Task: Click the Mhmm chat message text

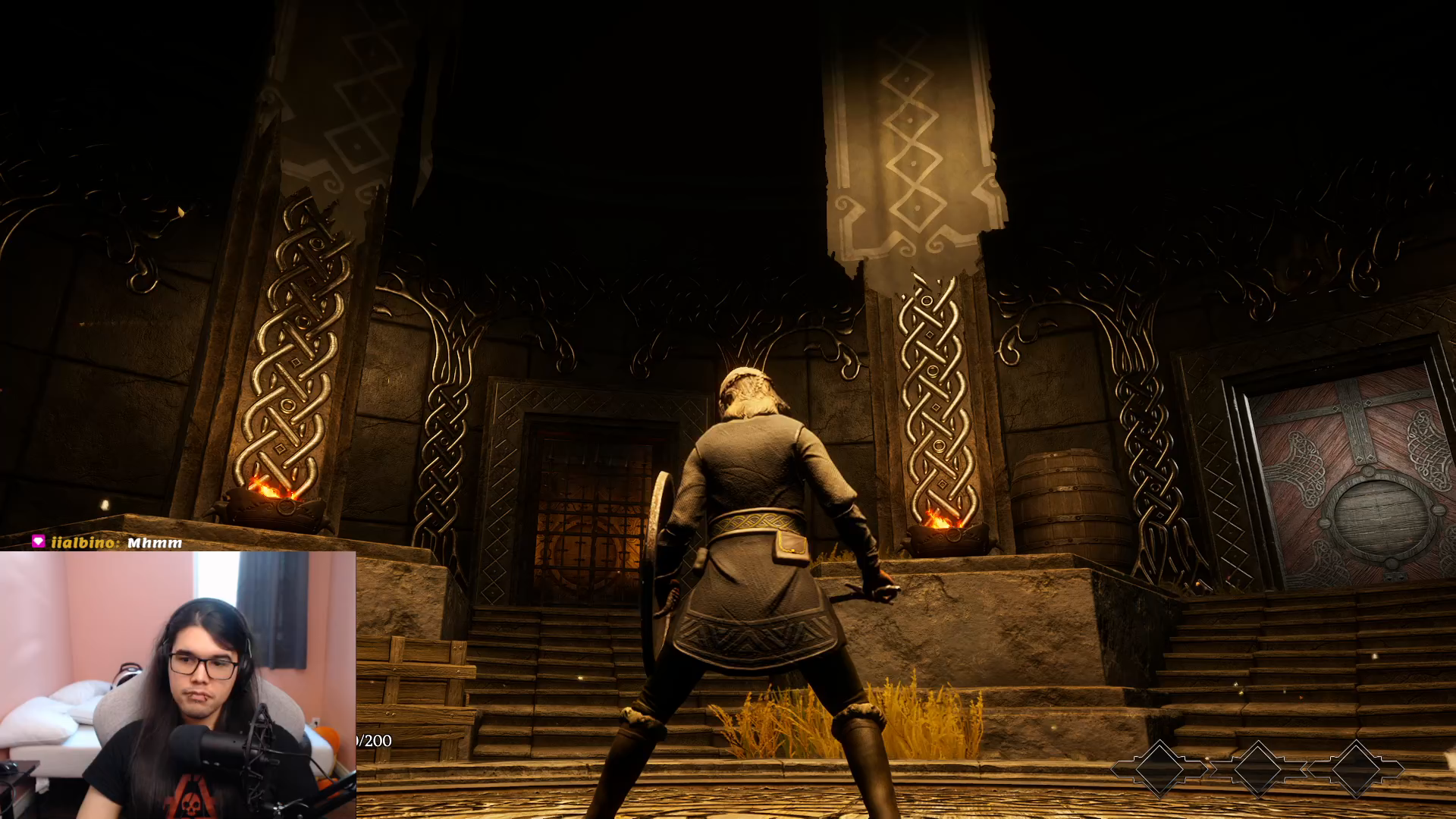Action: click(x=155, y=542)
